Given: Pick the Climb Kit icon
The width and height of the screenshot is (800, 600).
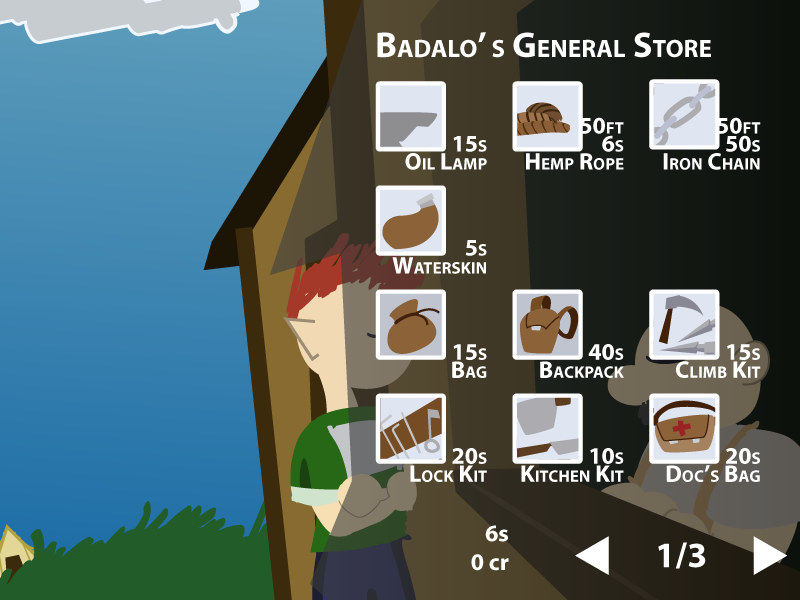Looking at the screenshot, I should (x=684, y=325).
